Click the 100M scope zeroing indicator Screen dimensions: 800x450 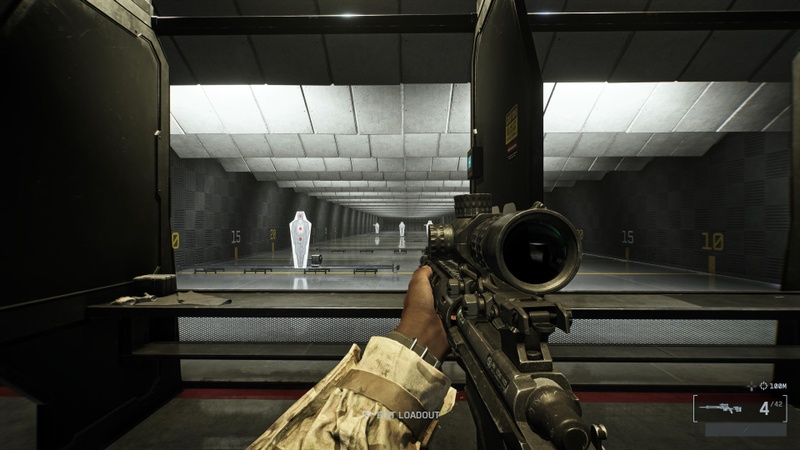coord(771,385)
